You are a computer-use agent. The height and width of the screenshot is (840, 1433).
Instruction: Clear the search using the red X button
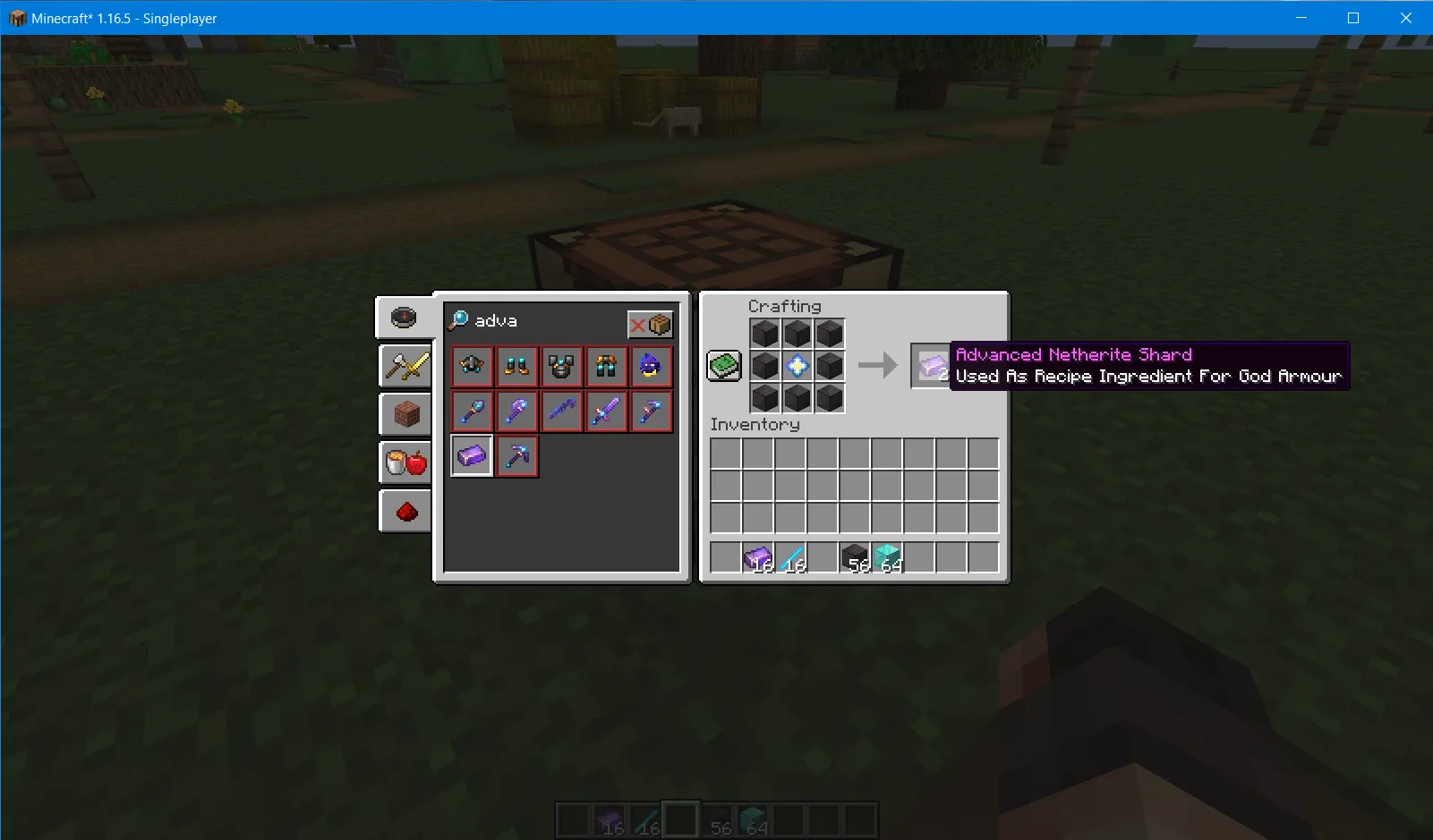click(636, 324)
